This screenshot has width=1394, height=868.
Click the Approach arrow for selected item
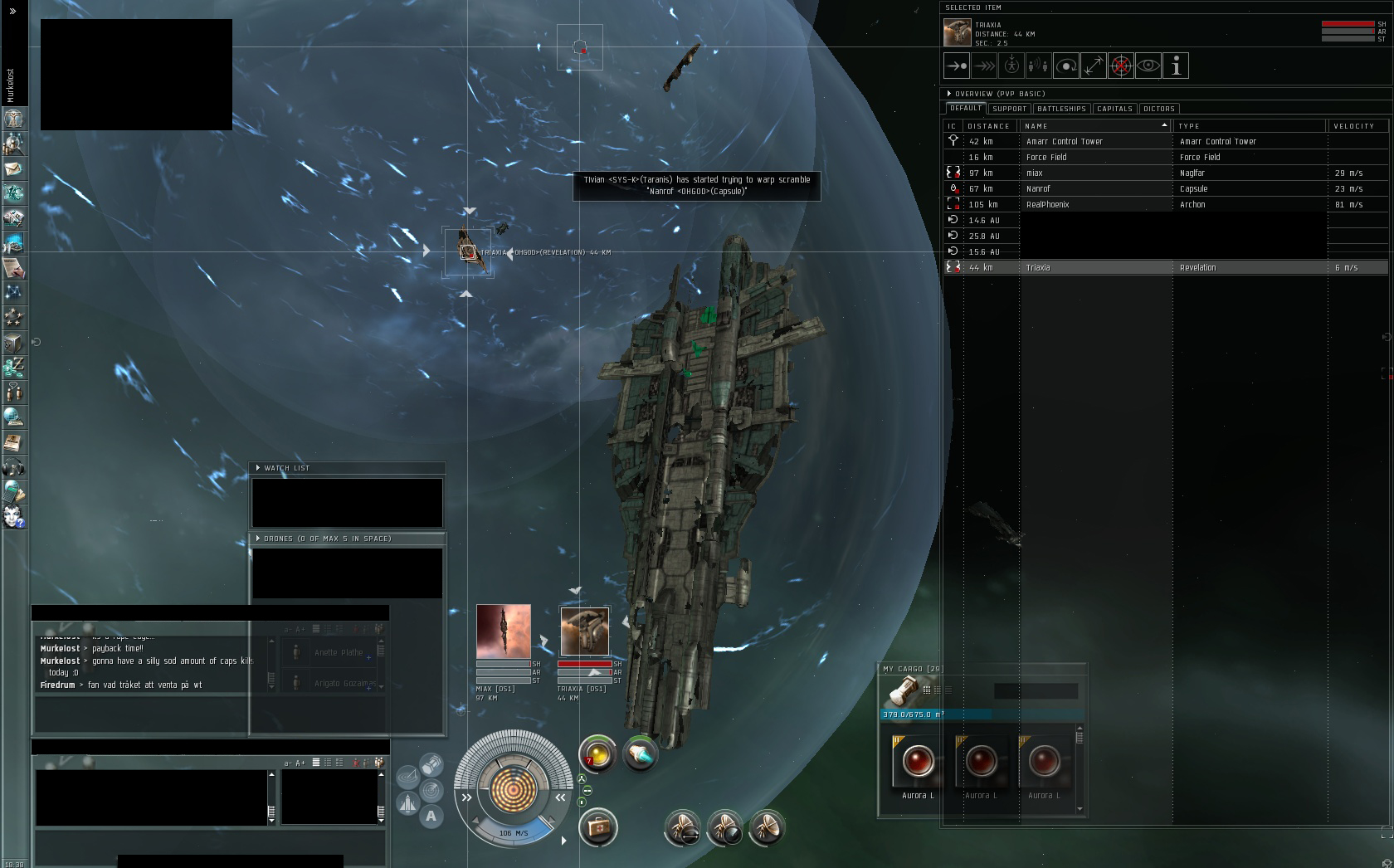tap(957, 66)
